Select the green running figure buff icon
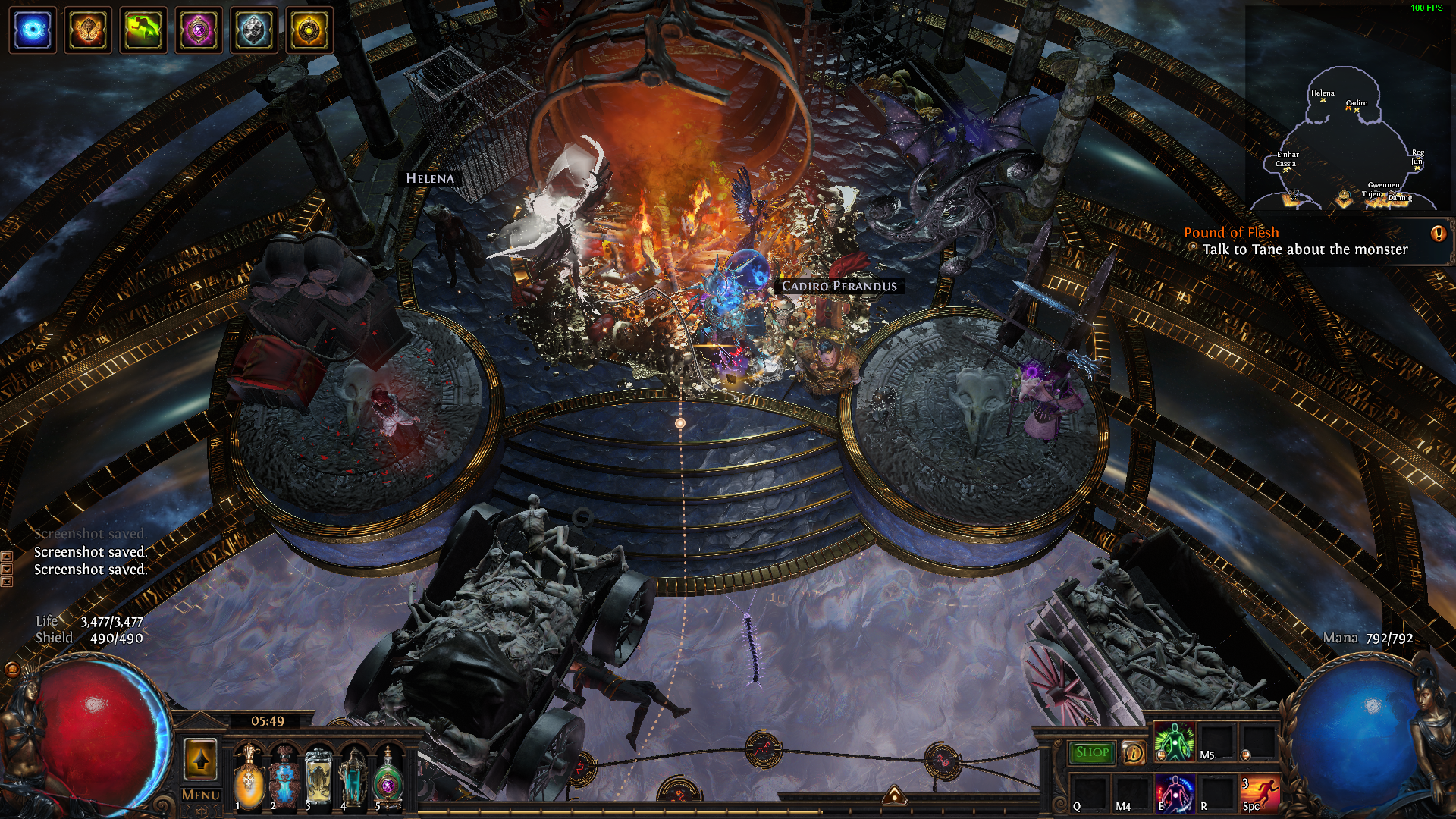The width and height of the screenshot is (1456, 819). tap(143, 30)
